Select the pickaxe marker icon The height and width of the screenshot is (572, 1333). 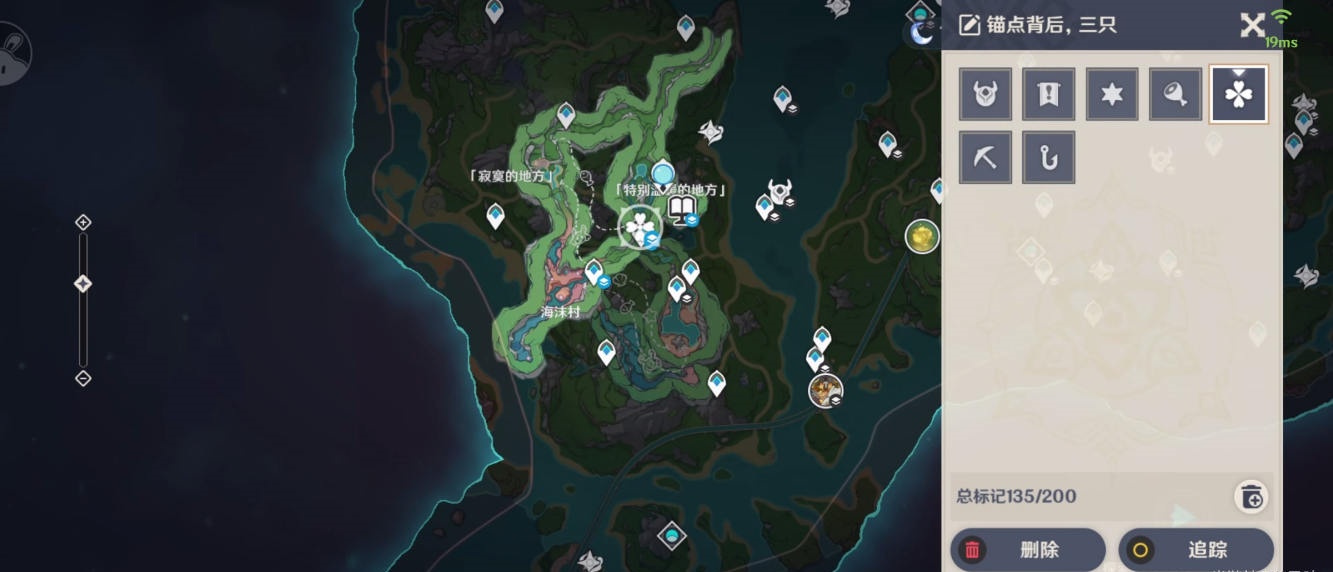click(x=985, y=157)
